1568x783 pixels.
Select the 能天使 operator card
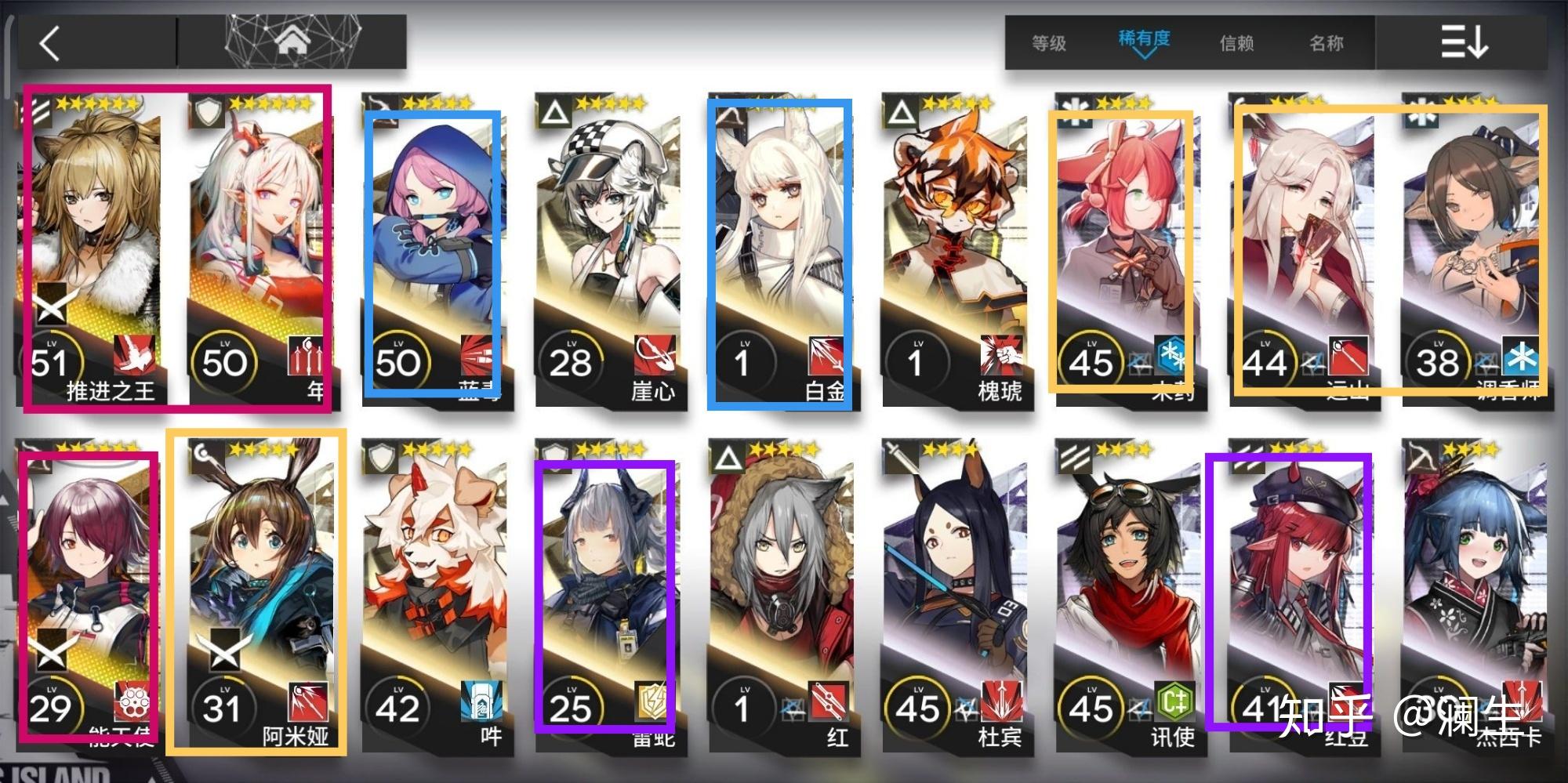[x=89, y=596]
